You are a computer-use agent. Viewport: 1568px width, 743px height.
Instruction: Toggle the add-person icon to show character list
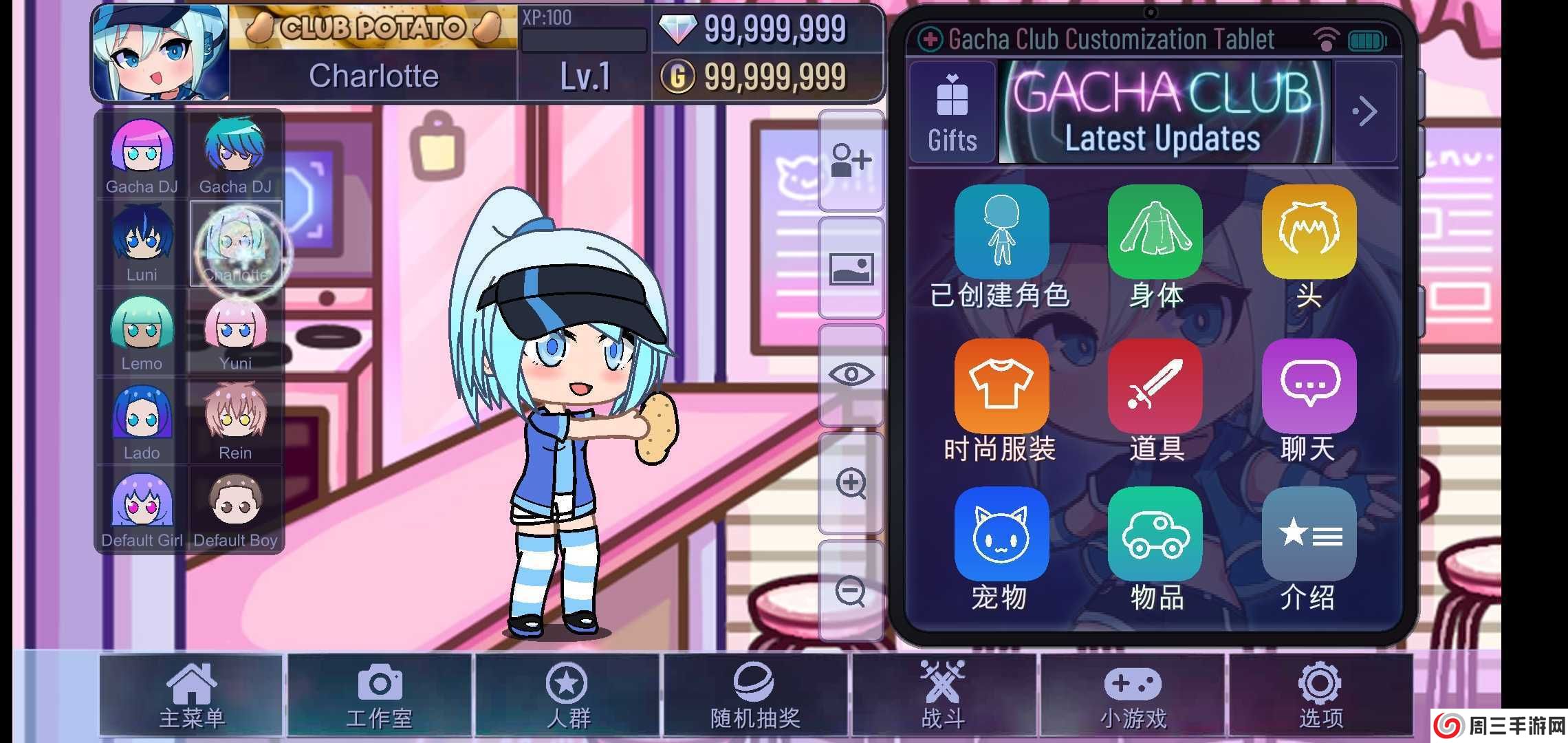coord(851,160)
